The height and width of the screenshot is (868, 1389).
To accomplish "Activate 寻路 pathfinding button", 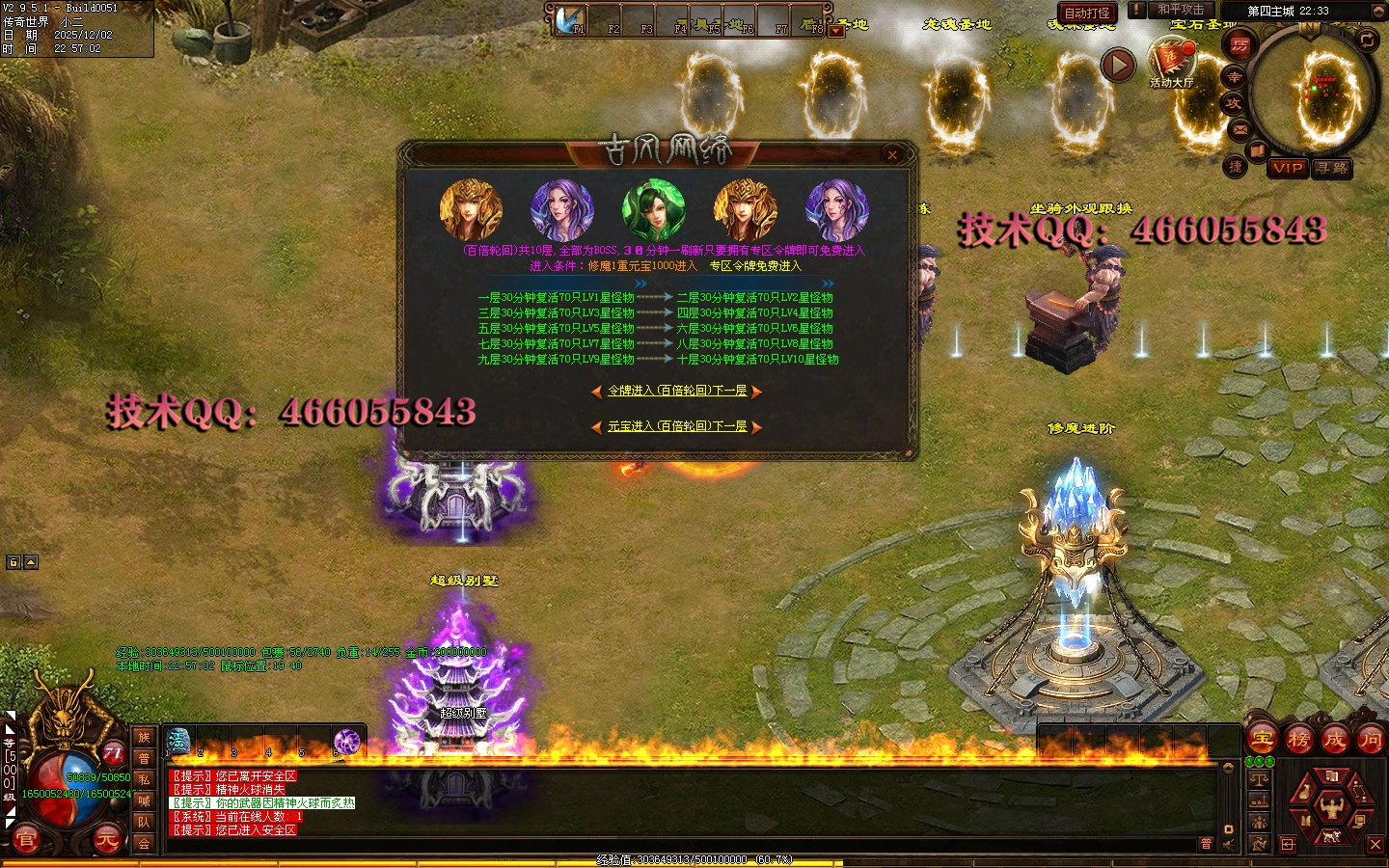I will (1332, 168).
